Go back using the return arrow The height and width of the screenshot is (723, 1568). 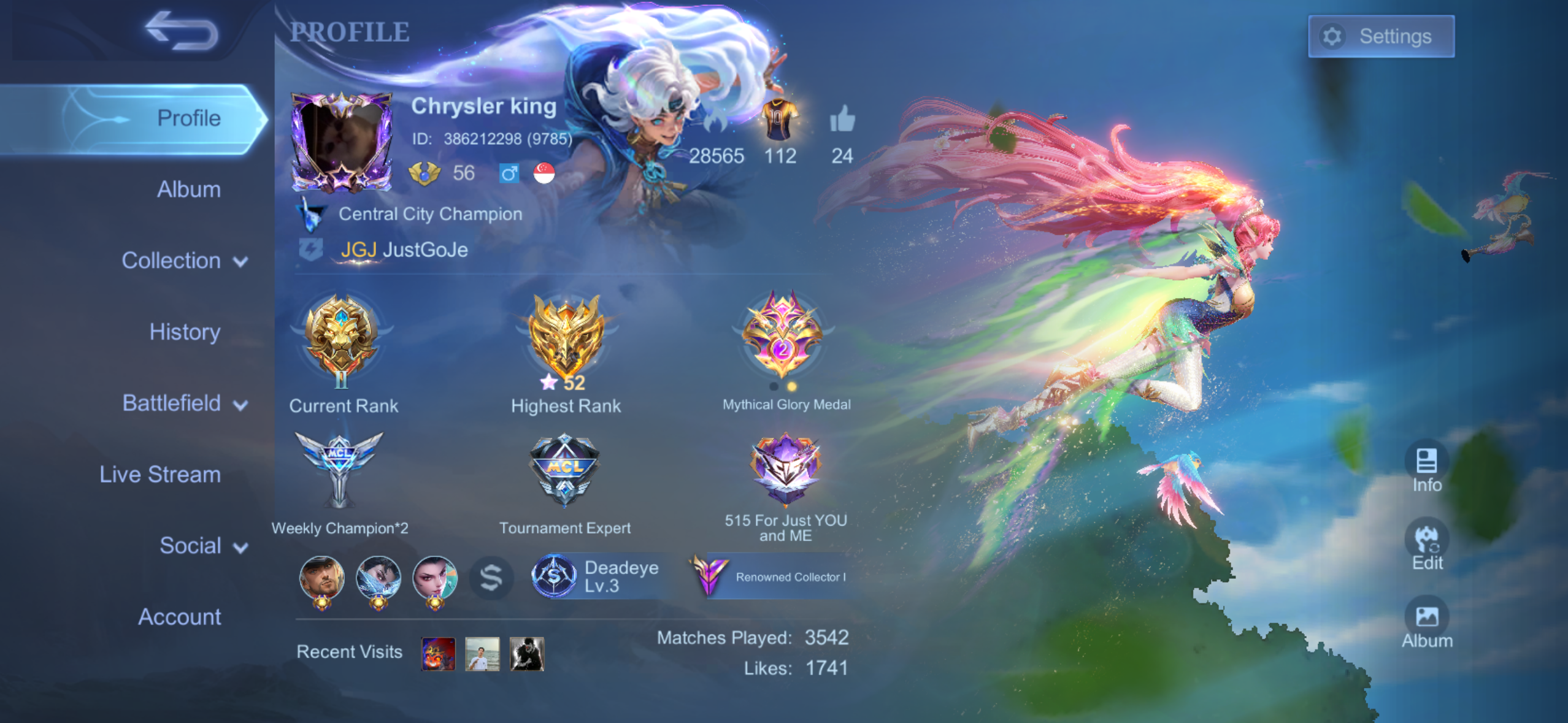pyautogui.click(x=182, y=31)
